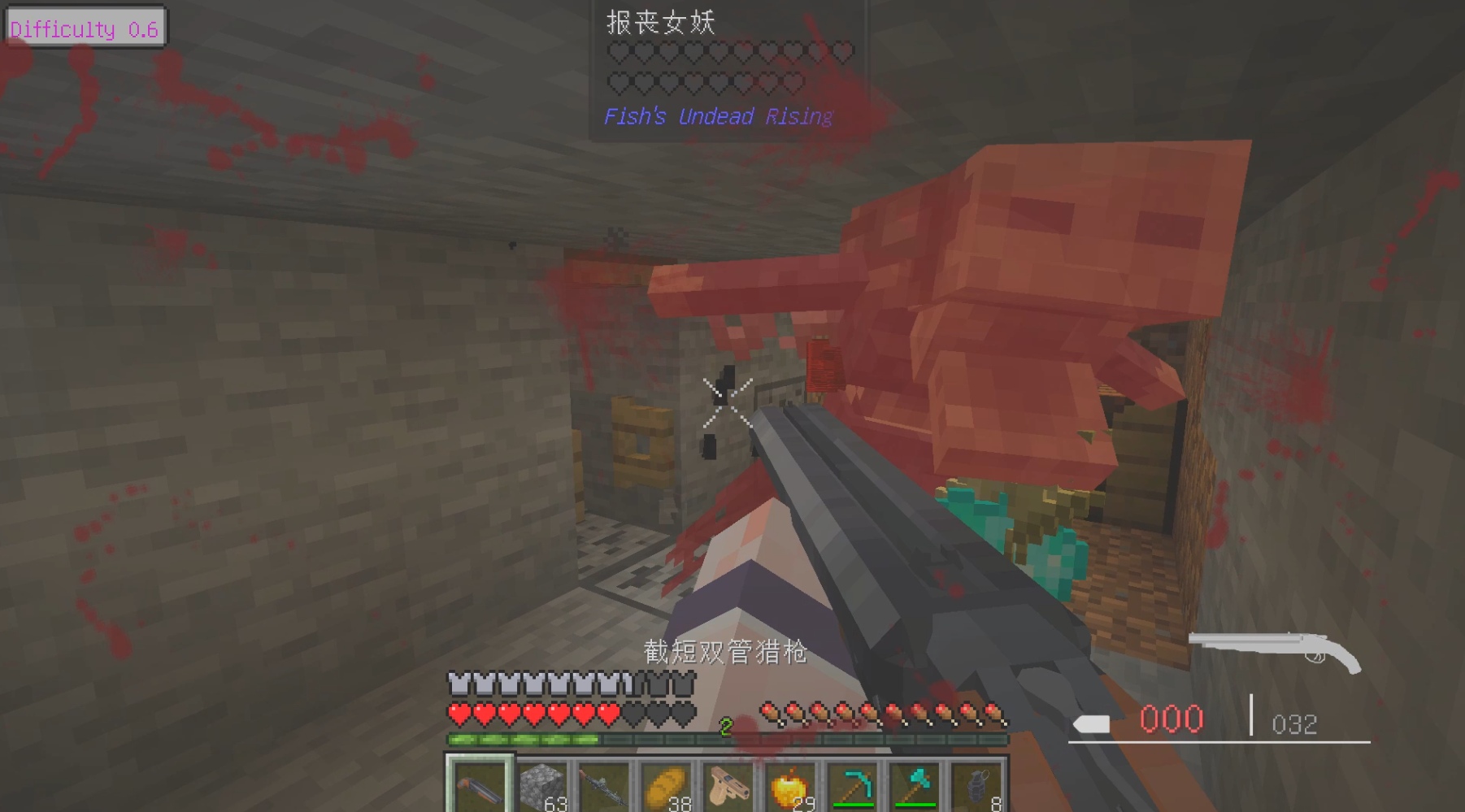The image size is (1465, 812).
Task: Click the red 000 ammo count
Action: pos(1173,719)
